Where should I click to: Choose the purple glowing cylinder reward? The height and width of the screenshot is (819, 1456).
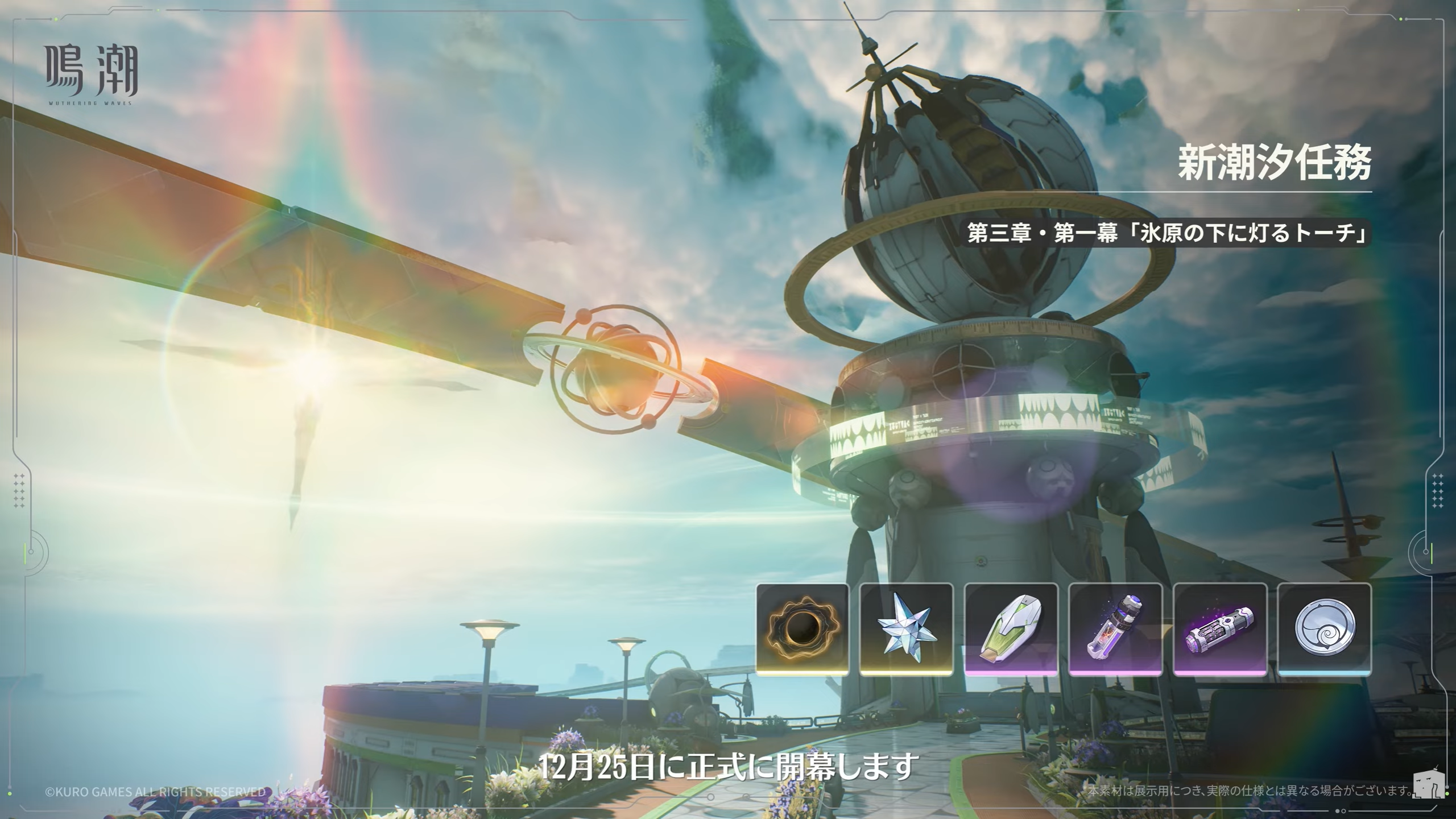1221,629
